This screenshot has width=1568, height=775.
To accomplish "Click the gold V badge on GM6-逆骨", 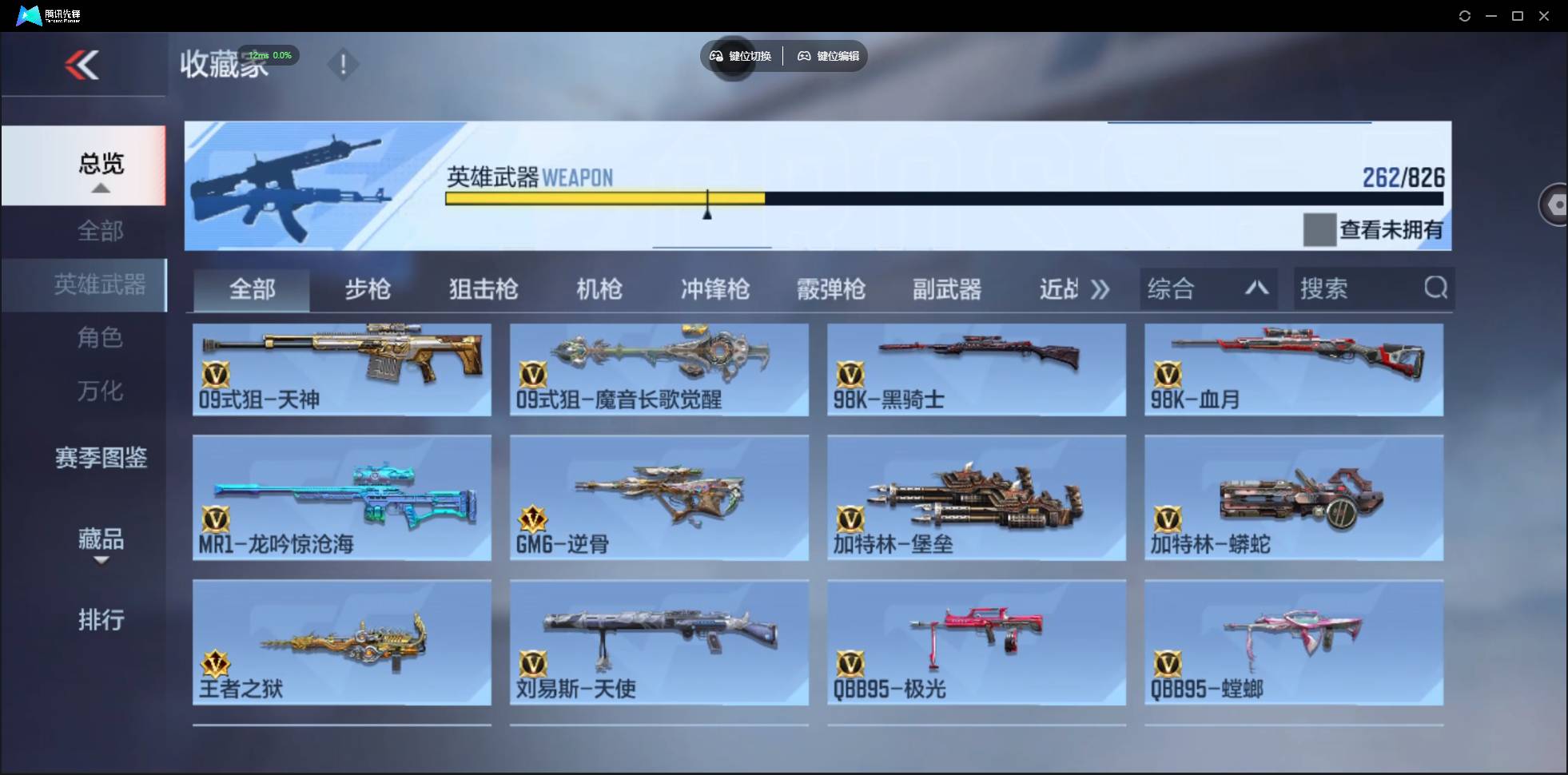I will coord(532,518).
